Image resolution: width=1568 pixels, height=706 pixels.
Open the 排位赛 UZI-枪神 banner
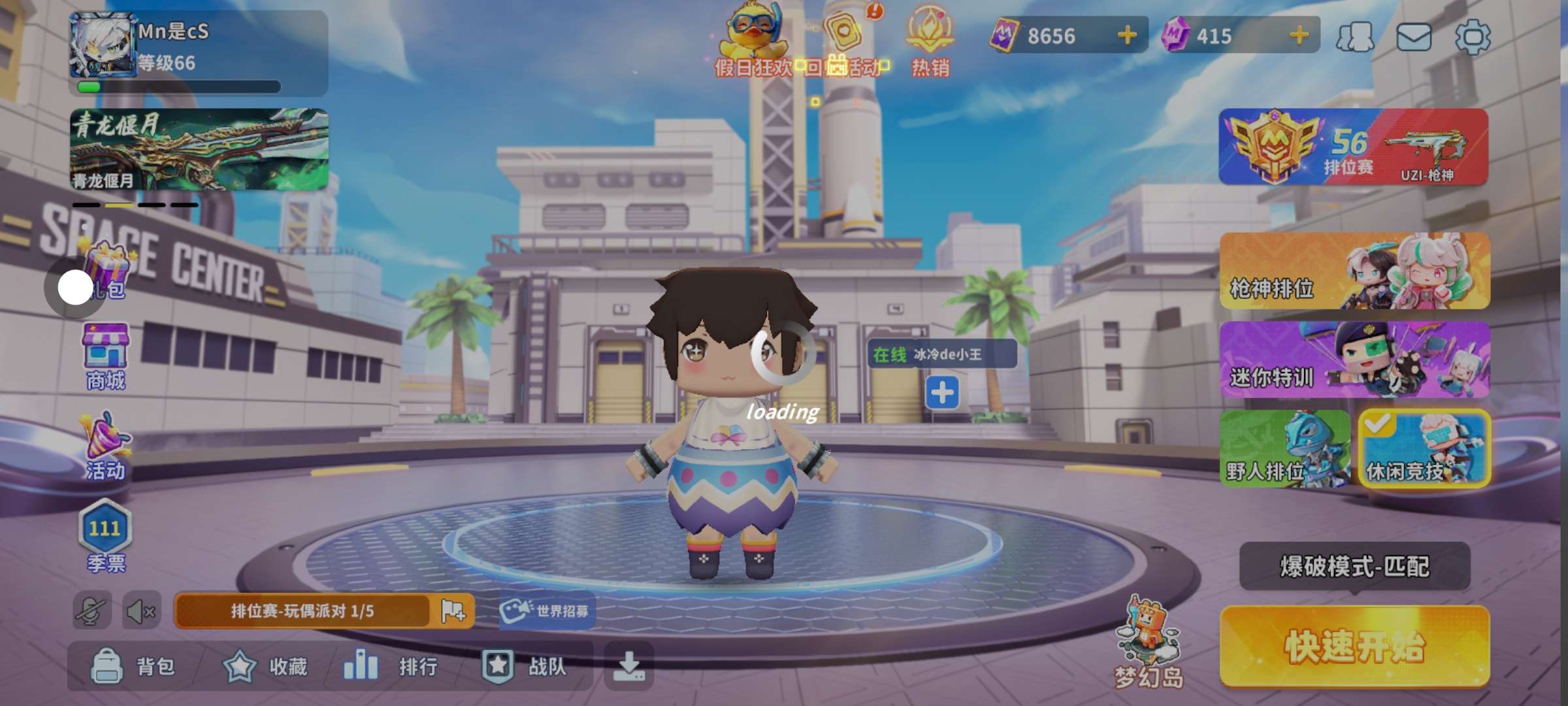[1353, 147]
